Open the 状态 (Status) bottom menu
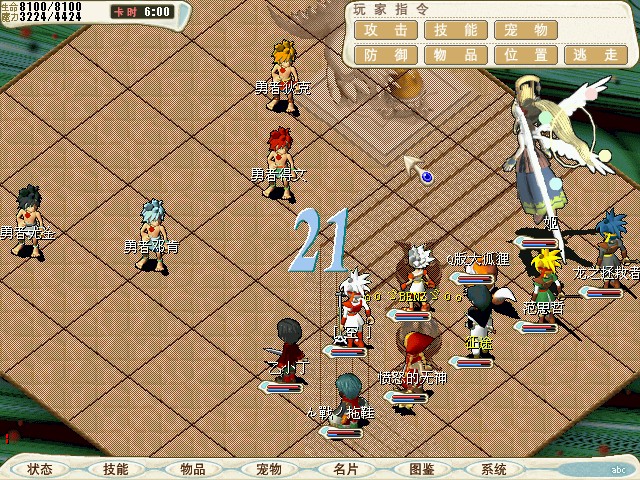Image resolution: width=640 pixels, height=480 pixels. [41, 469]
